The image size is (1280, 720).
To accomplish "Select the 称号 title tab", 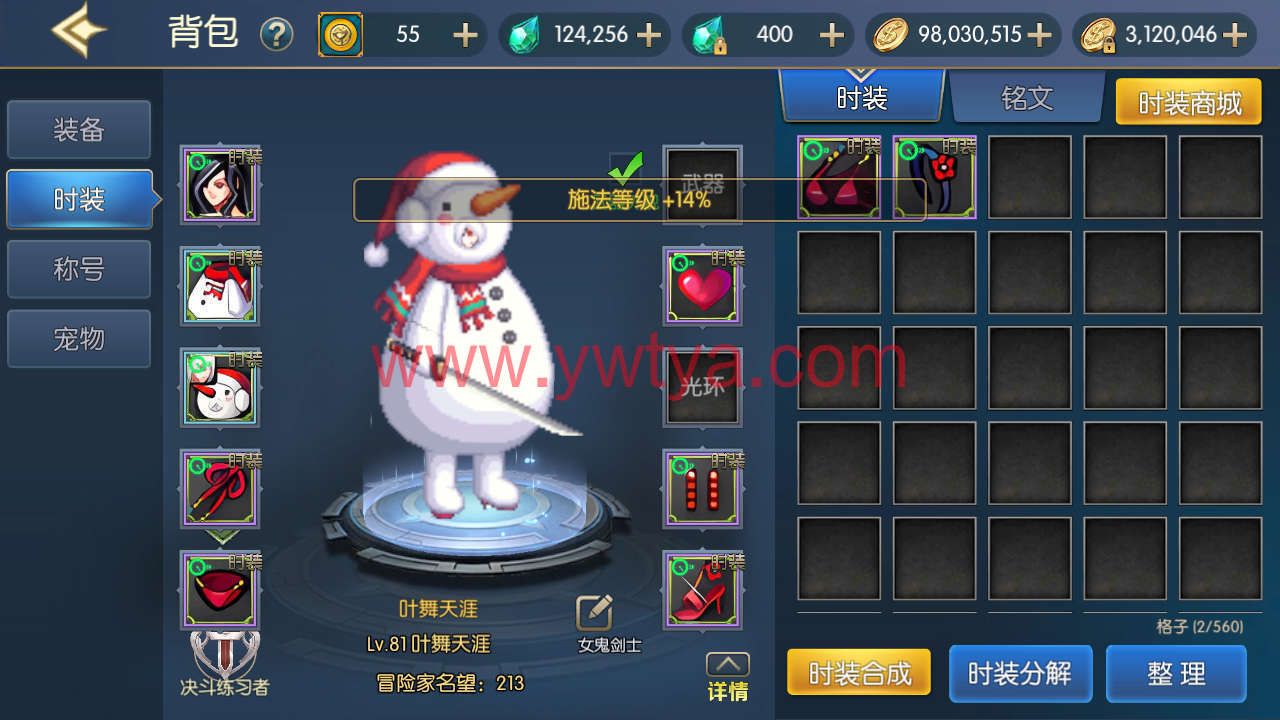I will [x=79, y=270].
